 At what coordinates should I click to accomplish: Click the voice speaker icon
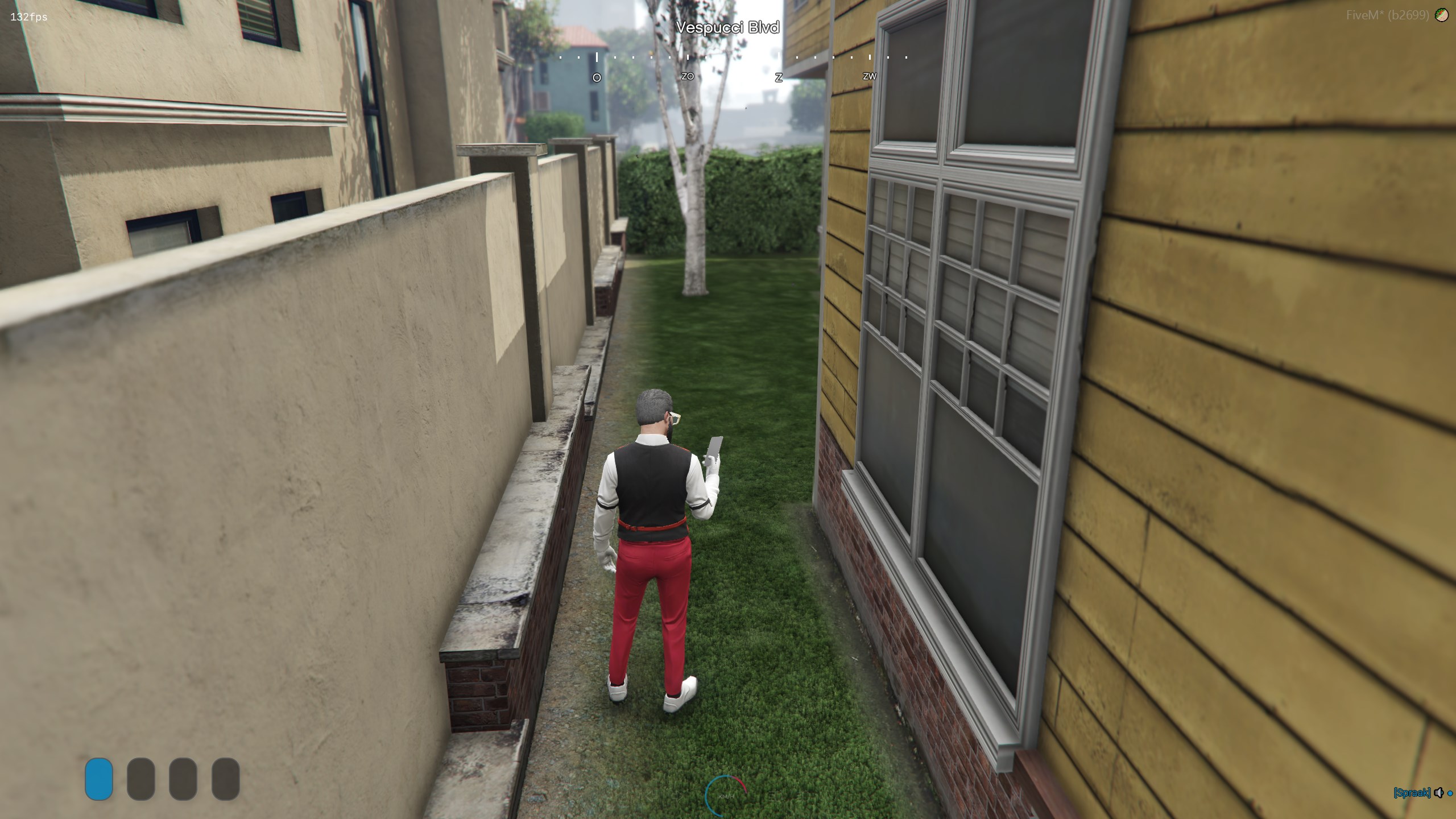1439,792
